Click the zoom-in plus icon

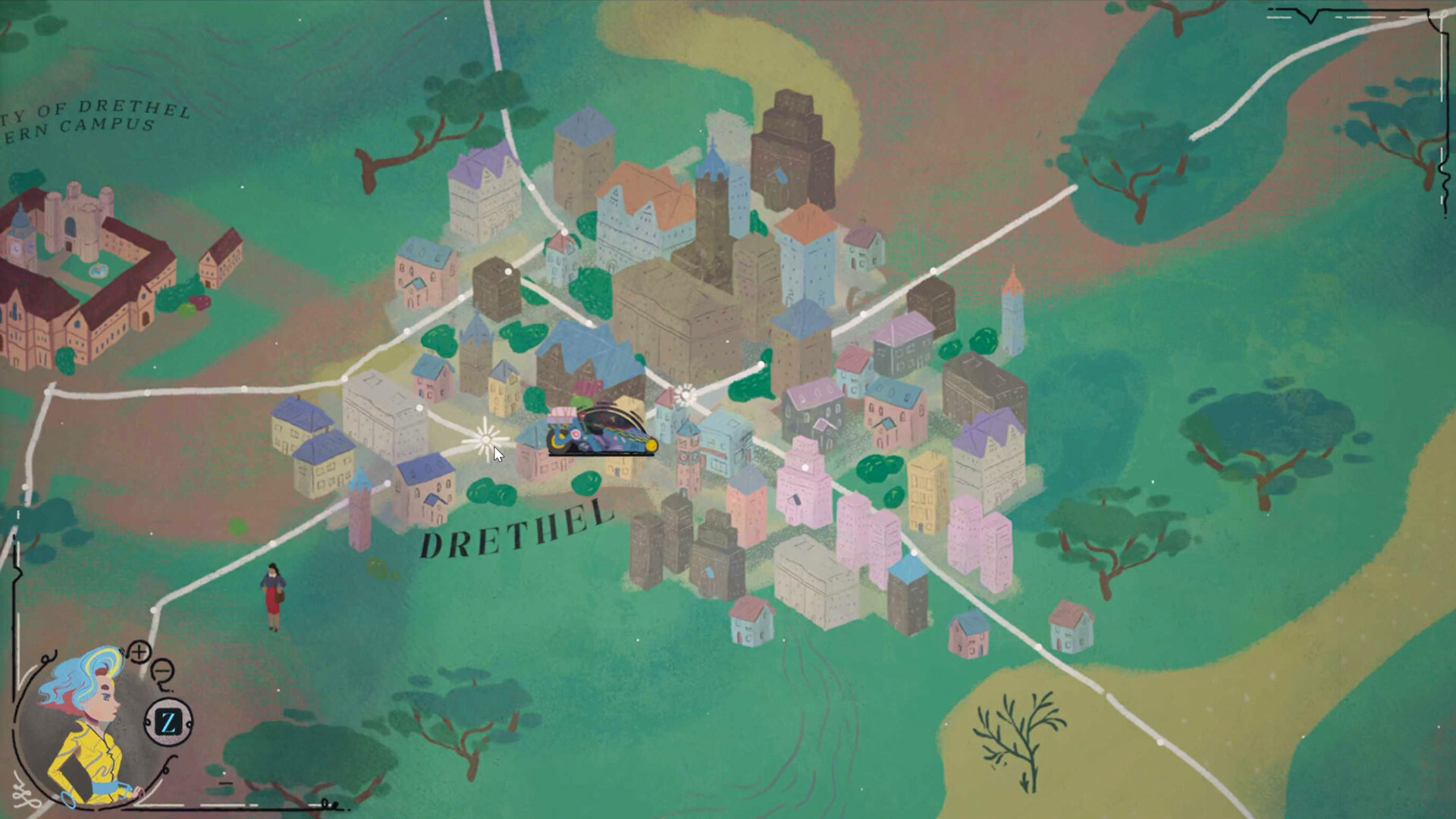[x=139, y=653]
